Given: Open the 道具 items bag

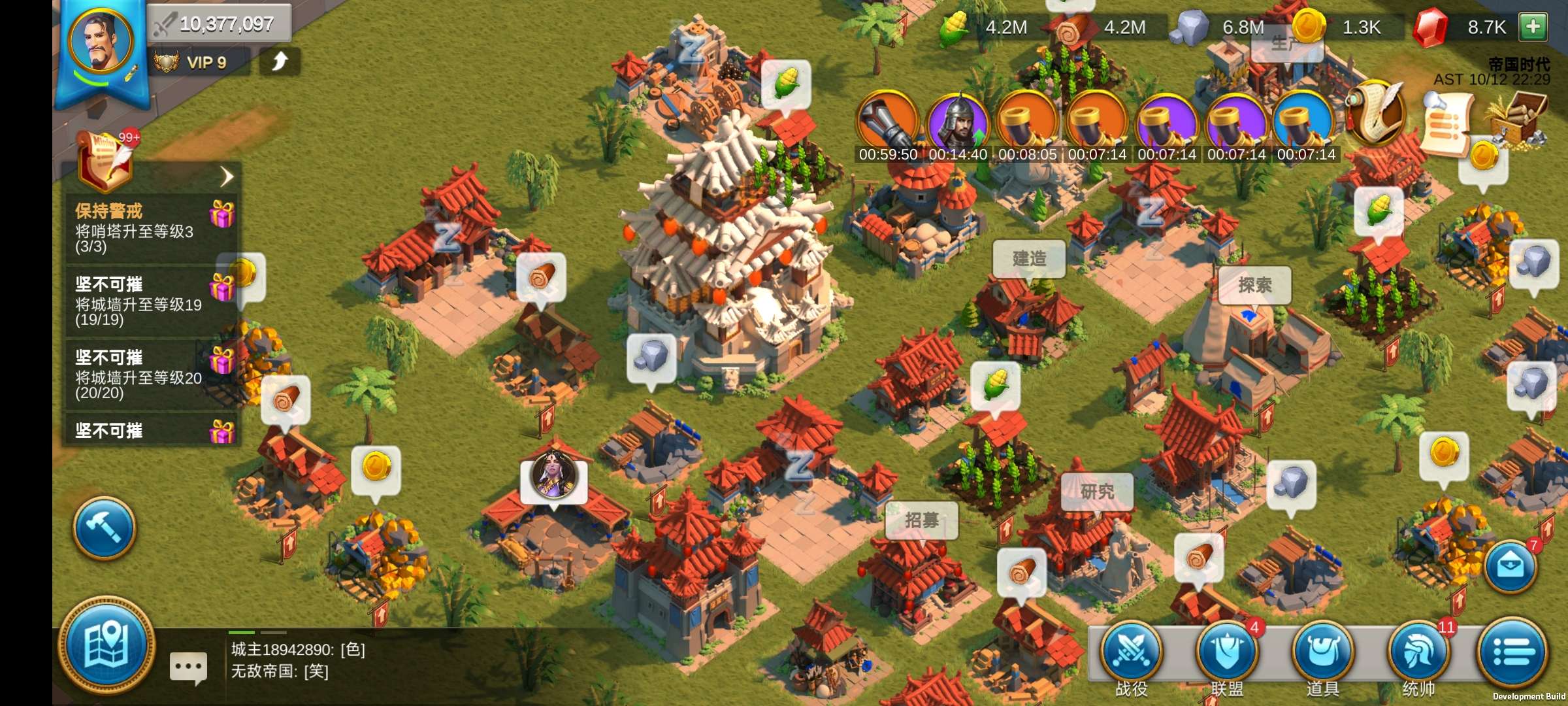Looking at the screenshot, I should tap(1323, 654).
